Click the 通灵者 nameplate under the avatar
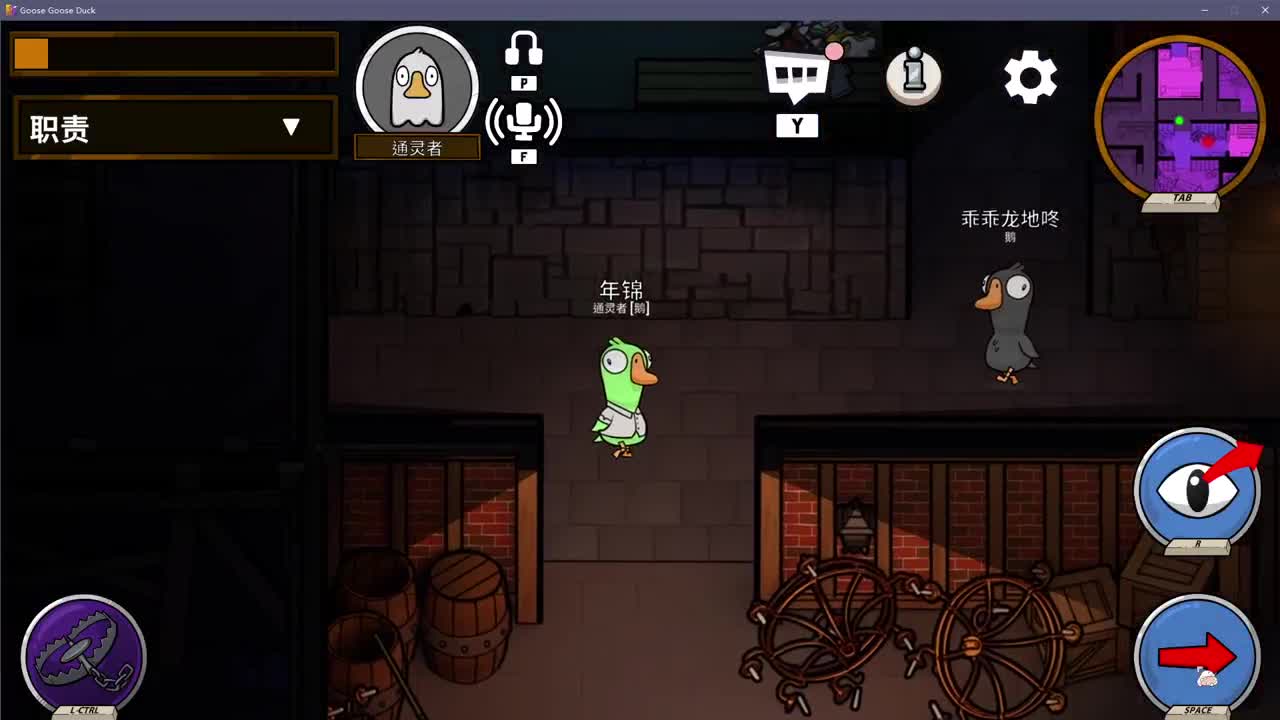The image size is (1280, 720). pos(417,147)
